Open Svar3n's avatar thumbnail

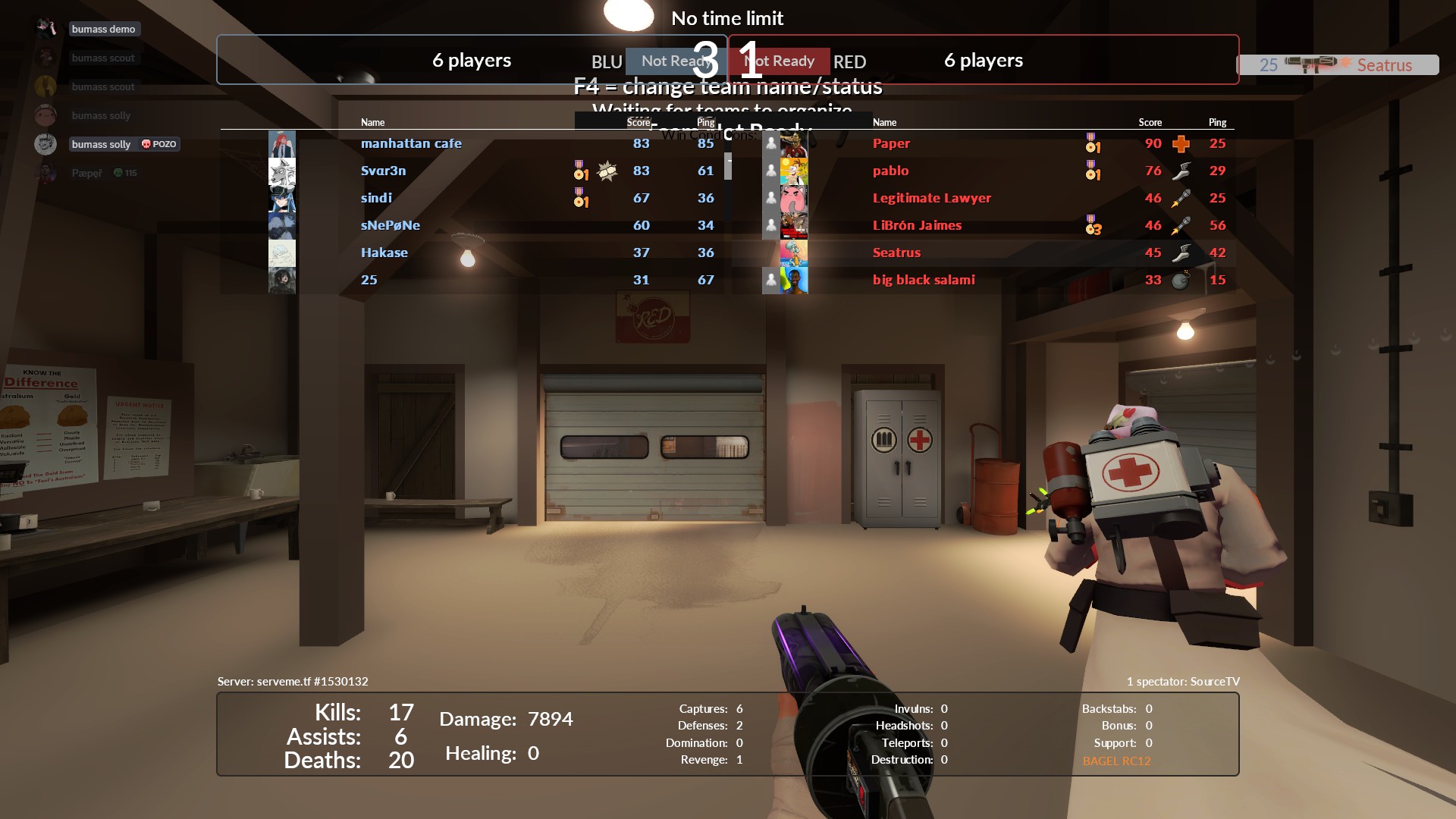tap(282, 171)
